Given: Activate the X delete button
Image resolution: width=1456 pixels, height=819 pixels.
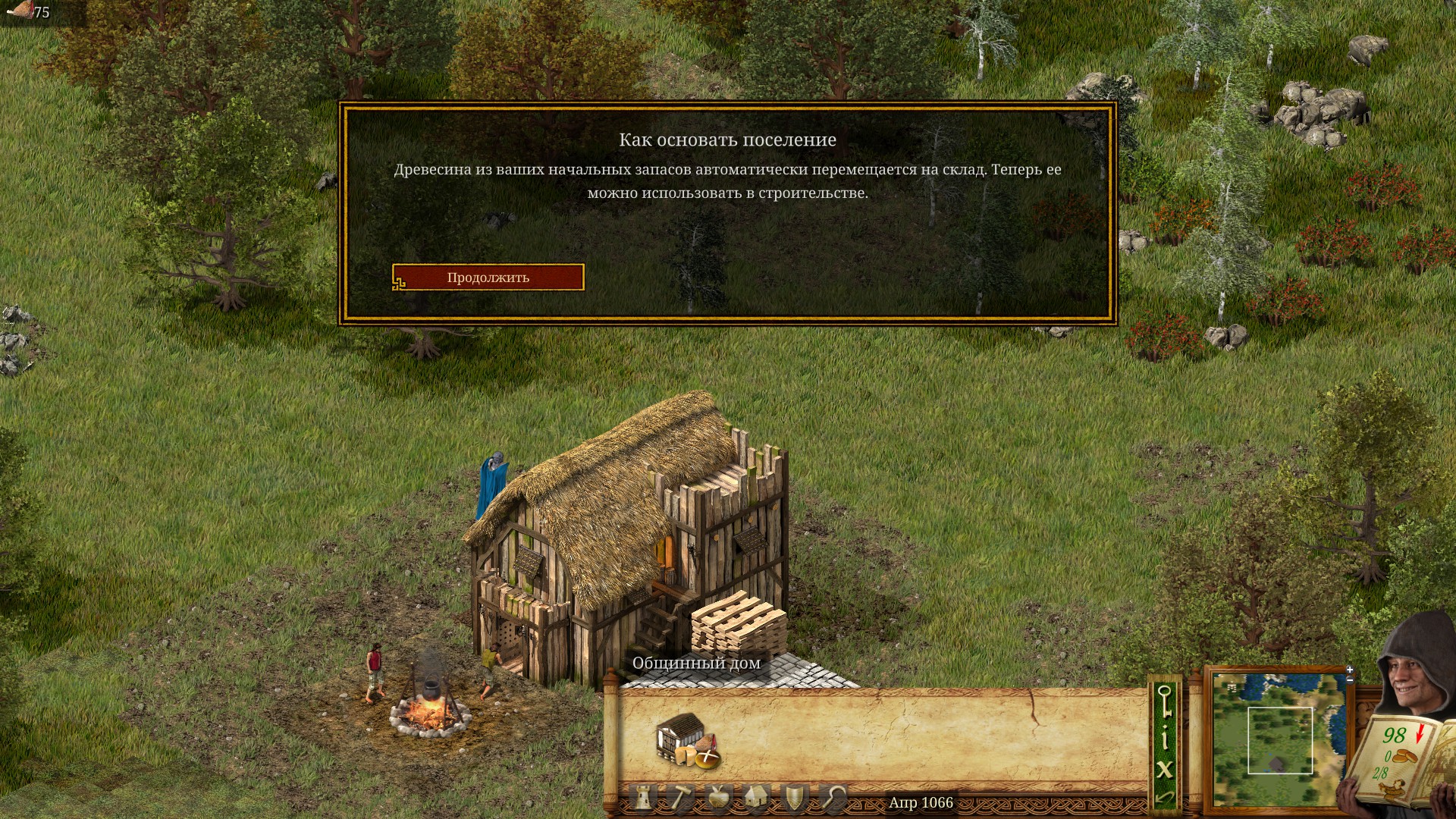Looking at the screenshot, I should click(1165, 769).
